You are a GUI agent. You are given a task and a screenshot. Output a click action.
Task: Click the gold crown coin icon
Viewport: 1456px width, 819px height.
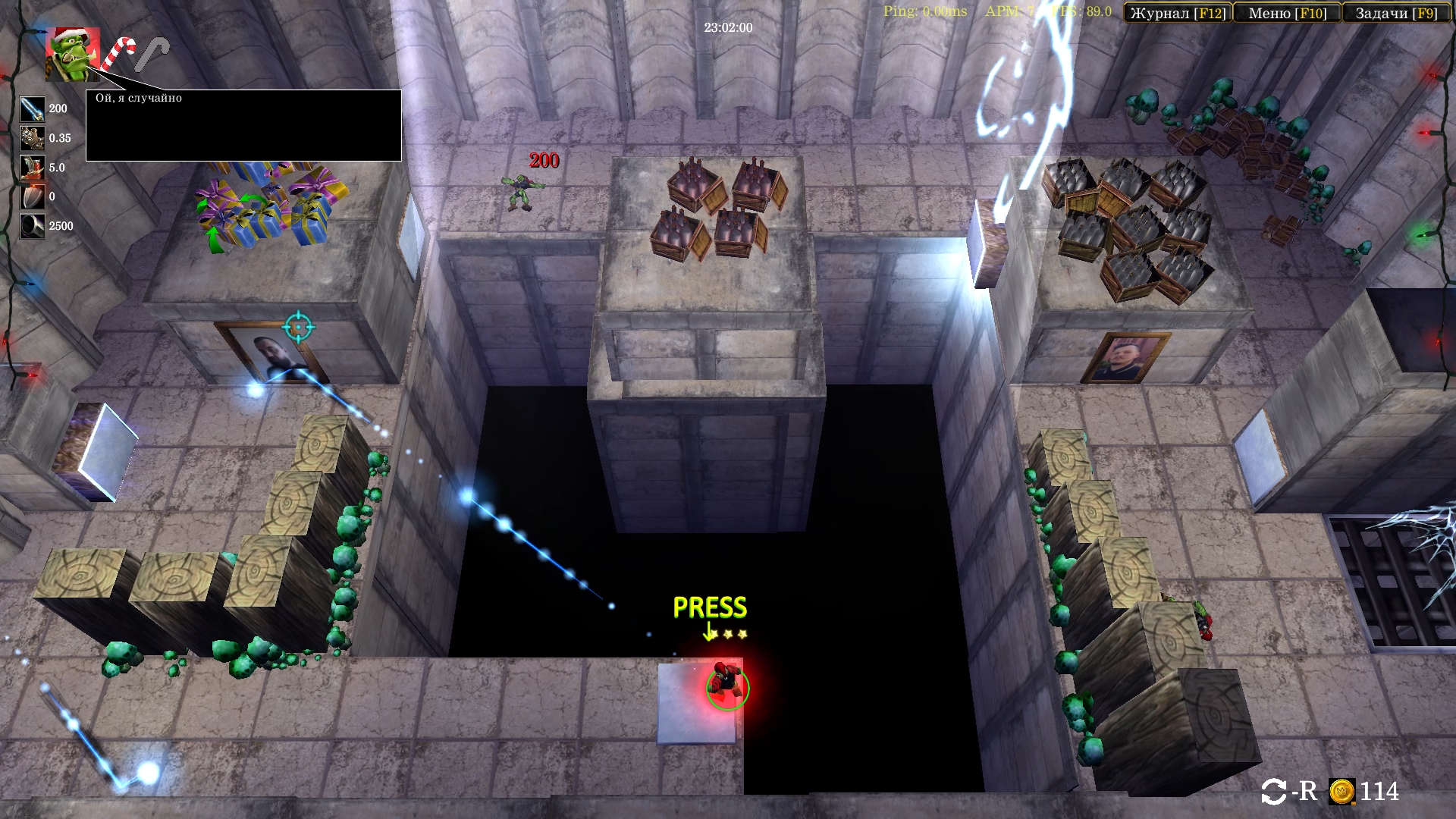[1341, 792]
